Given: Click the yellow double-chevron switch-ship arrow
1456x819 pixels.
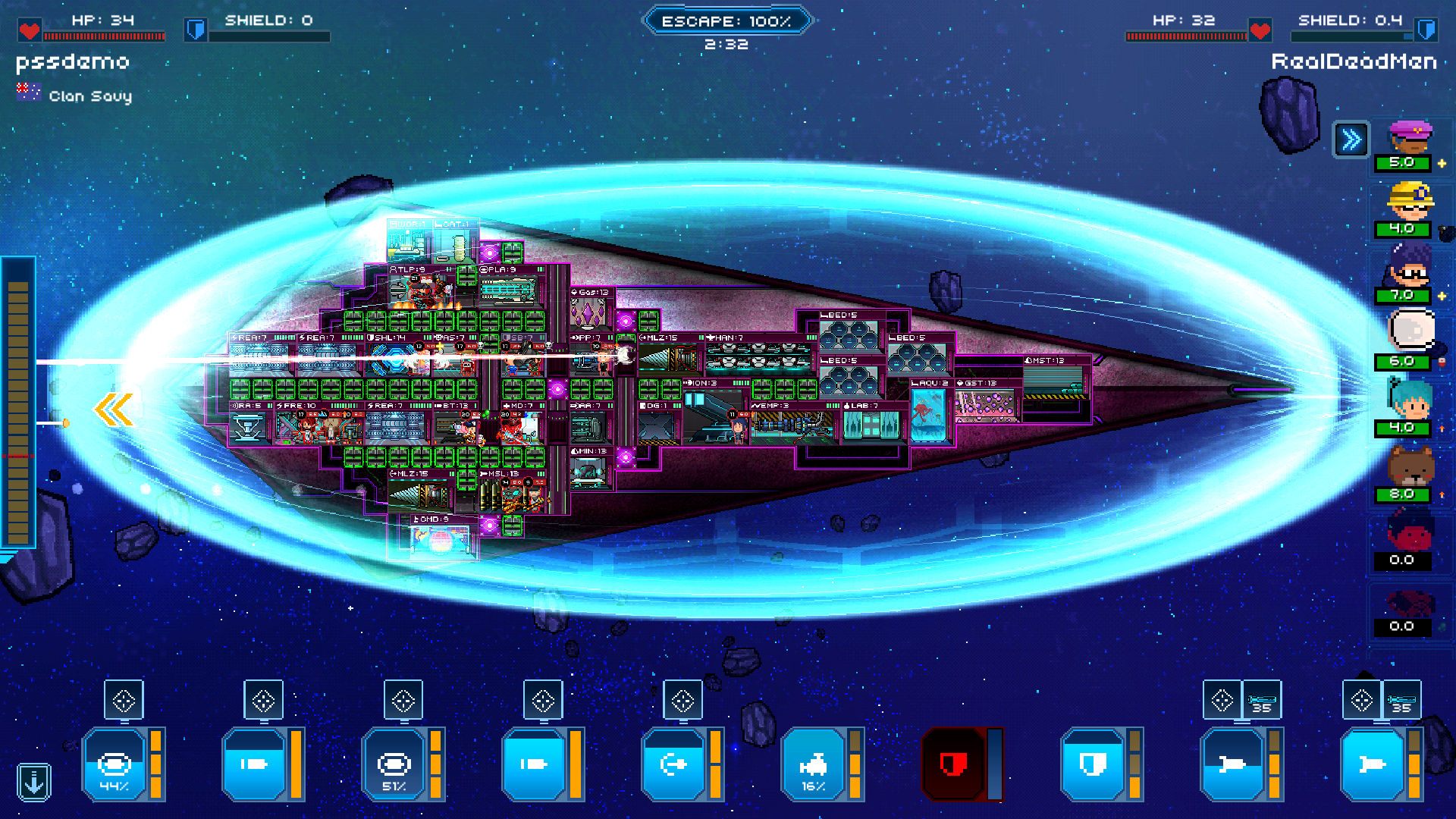Looking at the screenshot, I should [x=114, y=410].
